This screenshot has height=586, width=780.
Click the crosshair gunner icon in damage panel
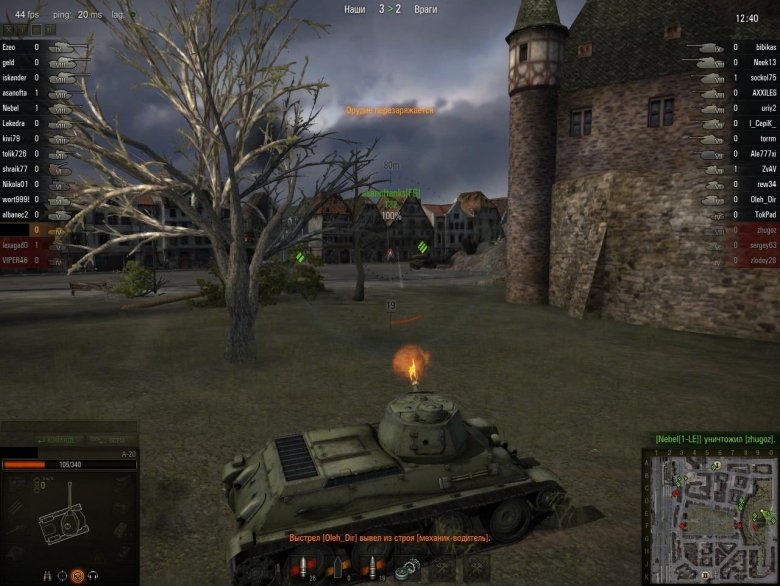(x=61, y=575)
